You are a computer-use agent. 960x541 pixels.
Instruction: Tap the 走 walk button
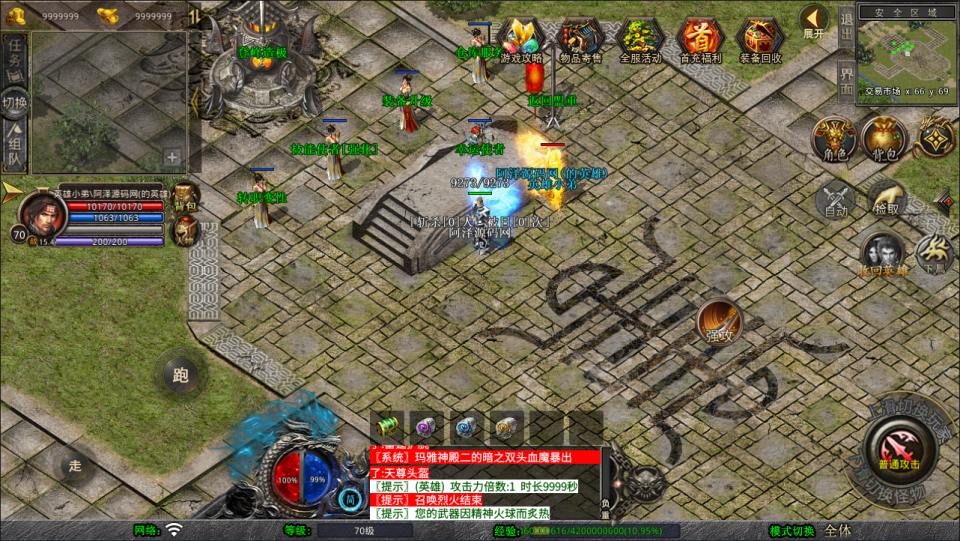click(x=75, y=465)
